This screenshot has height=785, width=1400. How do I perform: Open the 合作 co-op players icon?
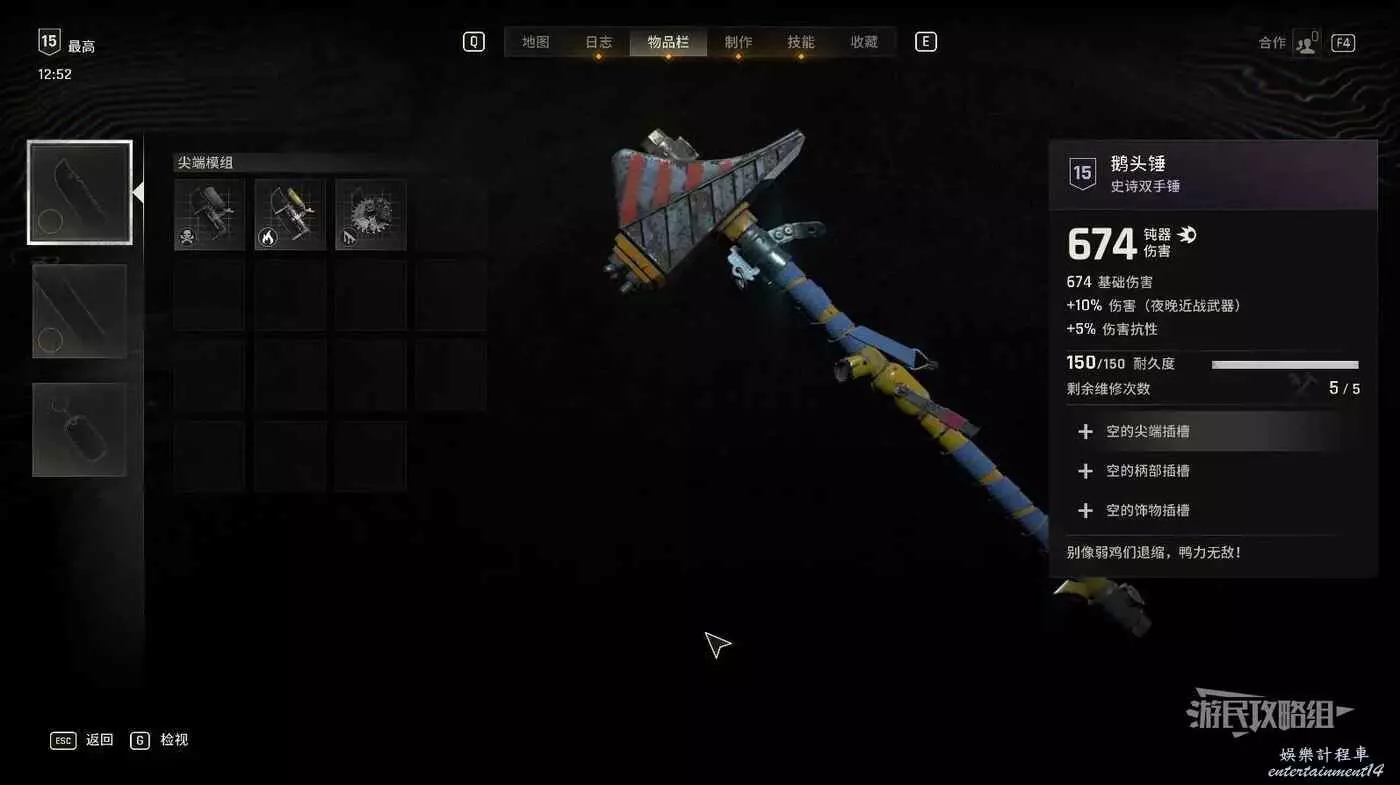click(1306, 43)
